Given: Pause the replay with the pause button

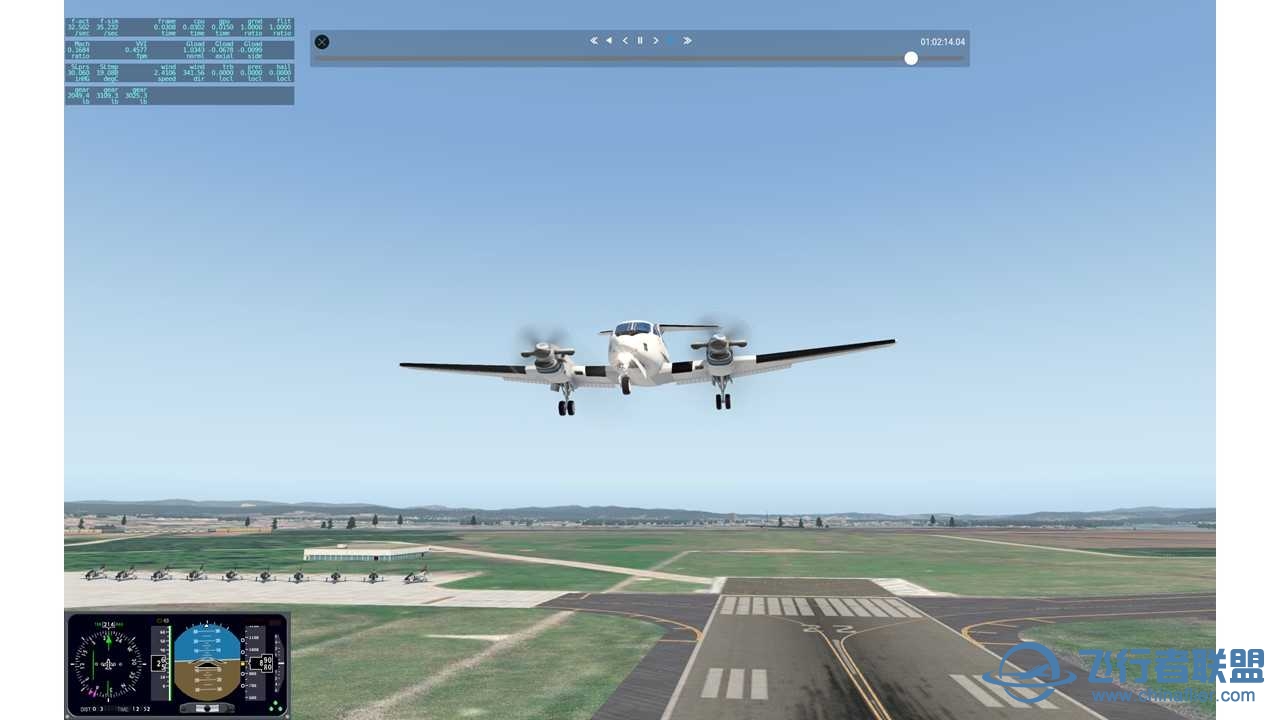Looking at the screenshot, I should point(640,40).
